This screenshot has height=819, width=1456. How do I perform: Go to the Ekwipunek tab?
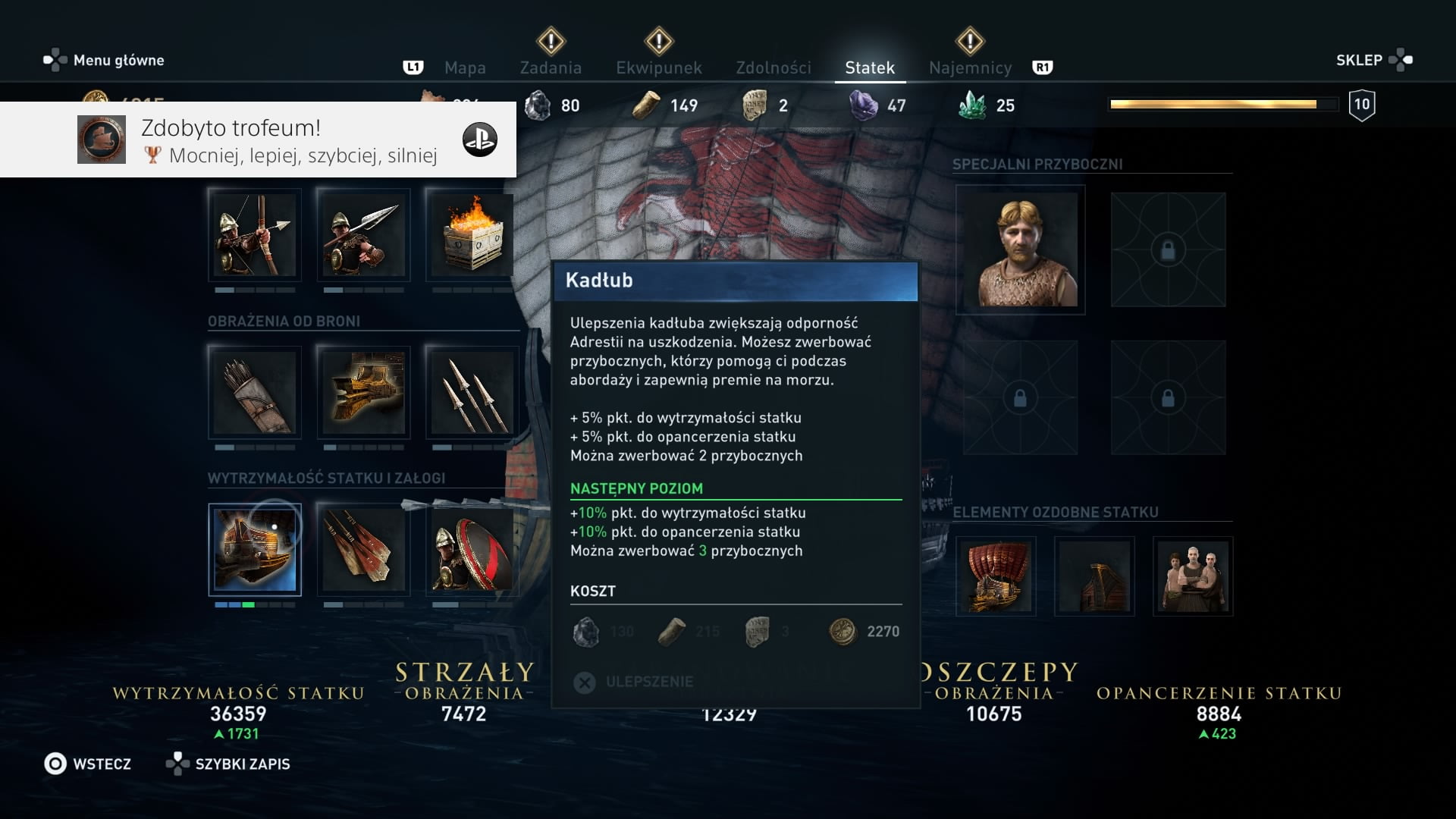[x=658, y=68]
